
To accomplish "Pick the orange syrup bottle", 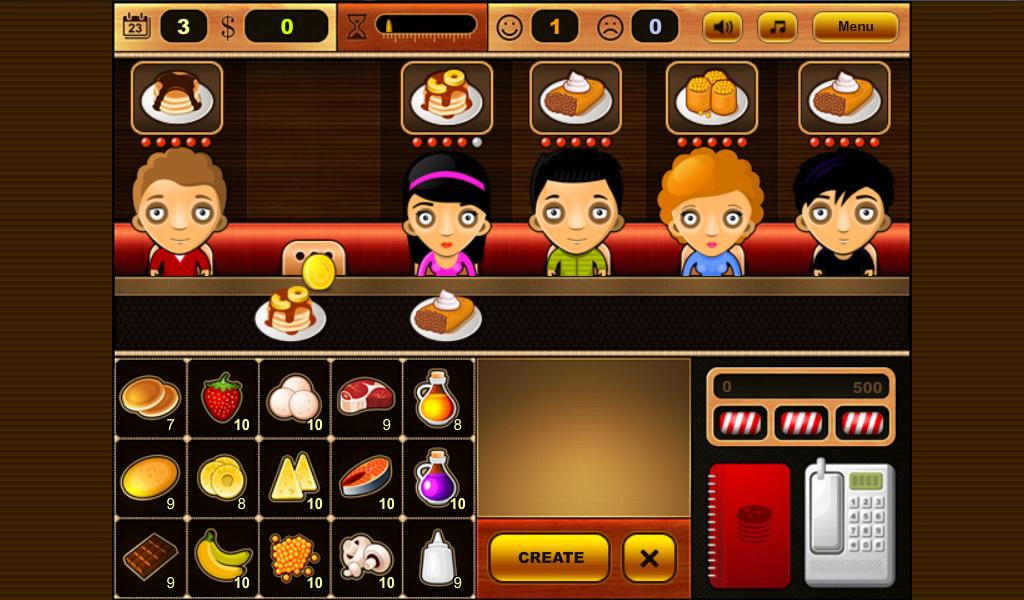I will pyautogui.click(x=438, y=398).
